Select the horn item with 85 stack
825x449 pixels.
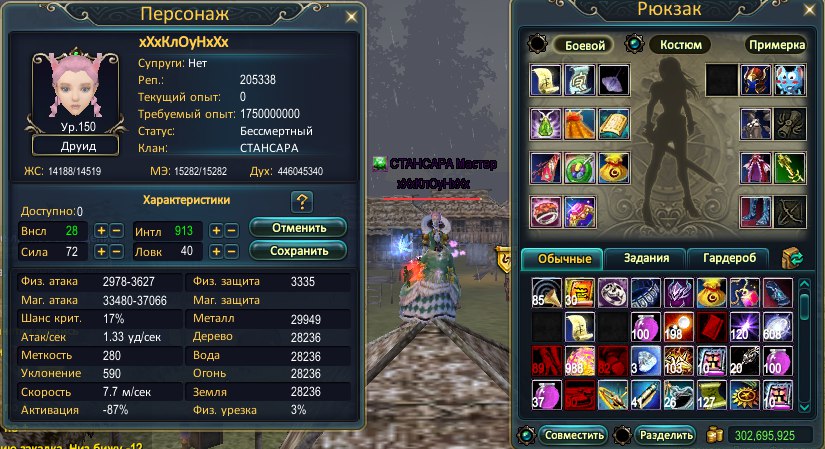click(545, 291)
